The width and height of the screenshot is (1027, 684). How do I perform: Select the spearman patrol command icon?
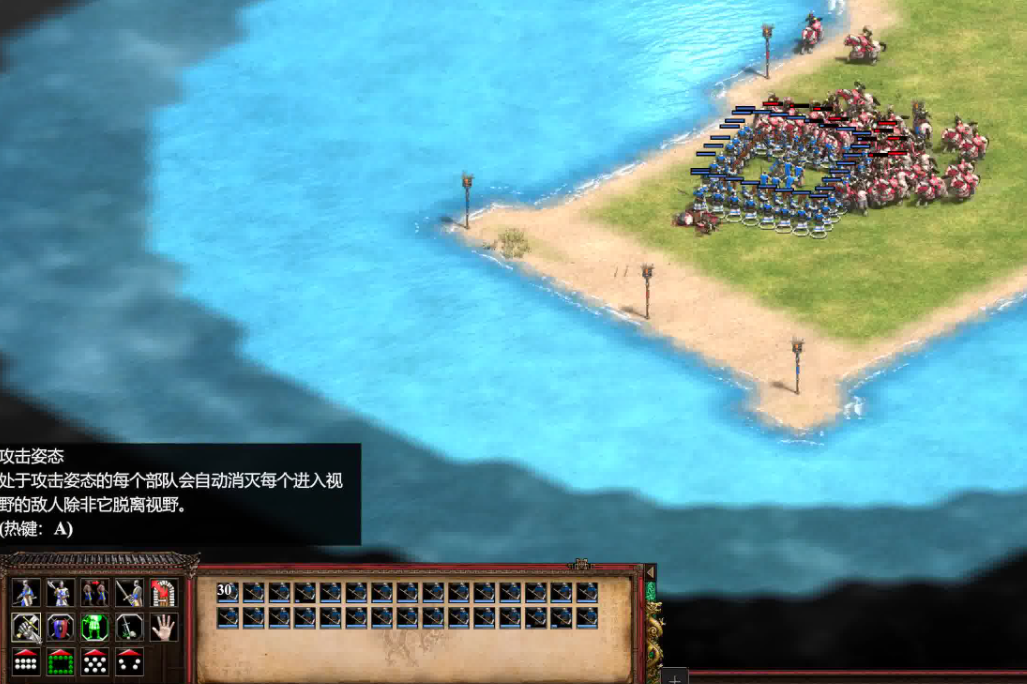pyautogui.click(x=26, y=593)
